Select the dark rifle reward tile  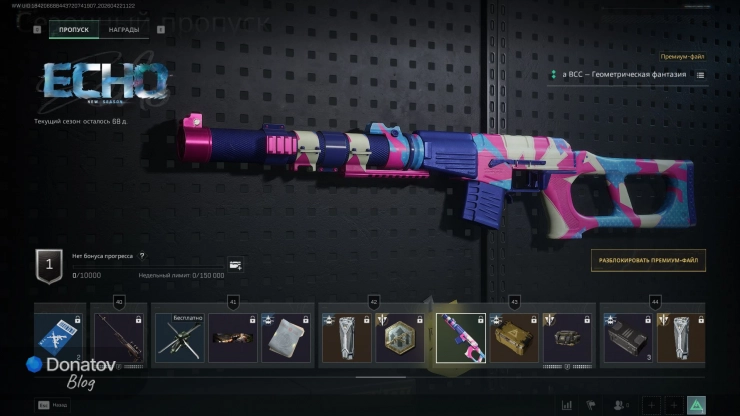[120, 337]
